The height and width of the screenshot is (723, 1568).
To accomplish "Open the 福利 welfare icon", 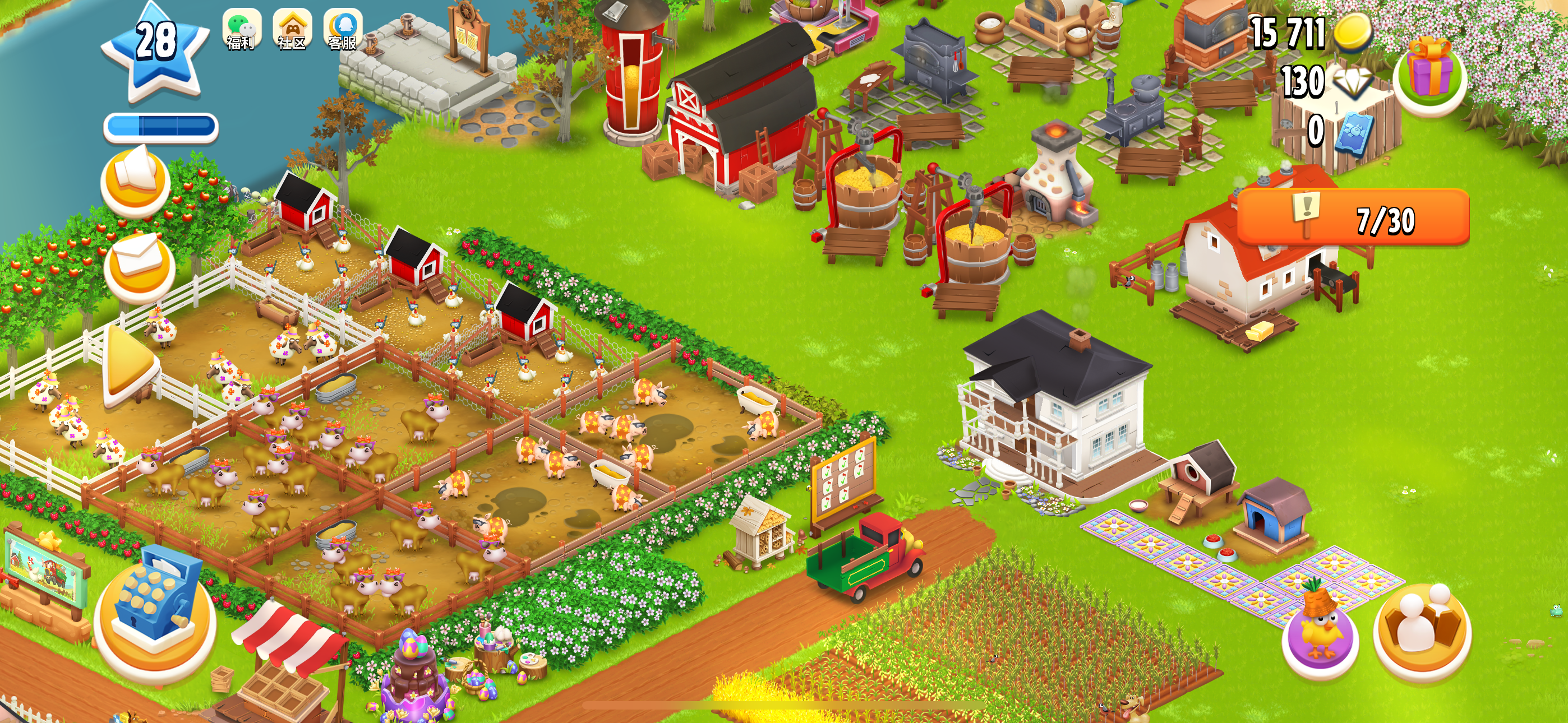I will [x=241, y=29].
